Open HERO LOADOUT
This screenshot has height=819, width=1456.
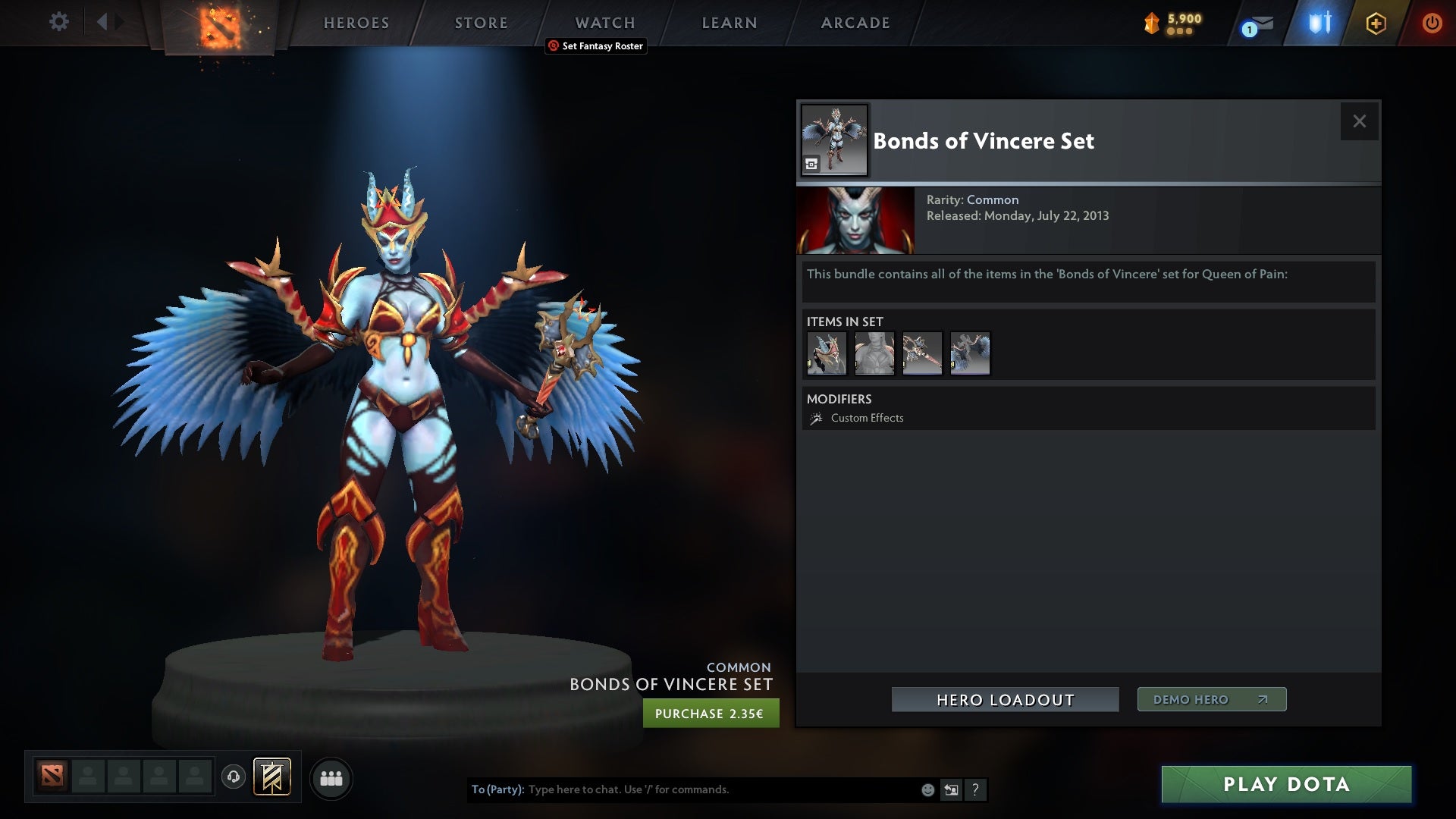(1005, 699)
